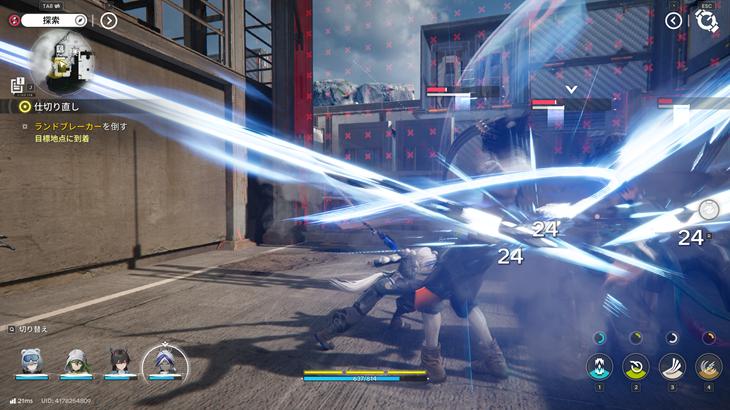Open the 探索 mode selector
Viewport: 730px width, 410px height.
pos(57,20)
